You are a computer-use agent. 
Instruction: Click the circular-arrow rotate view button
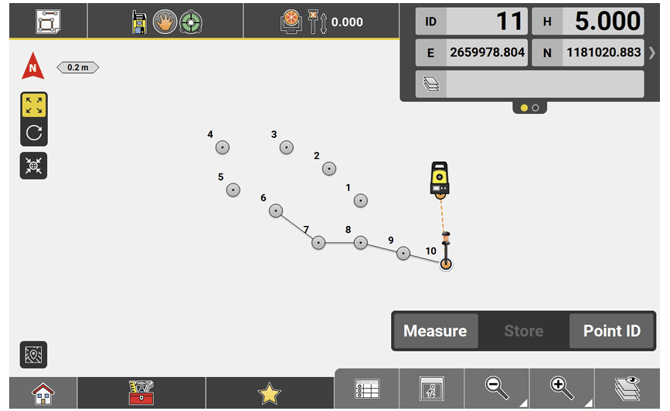(x=34, y=131)
